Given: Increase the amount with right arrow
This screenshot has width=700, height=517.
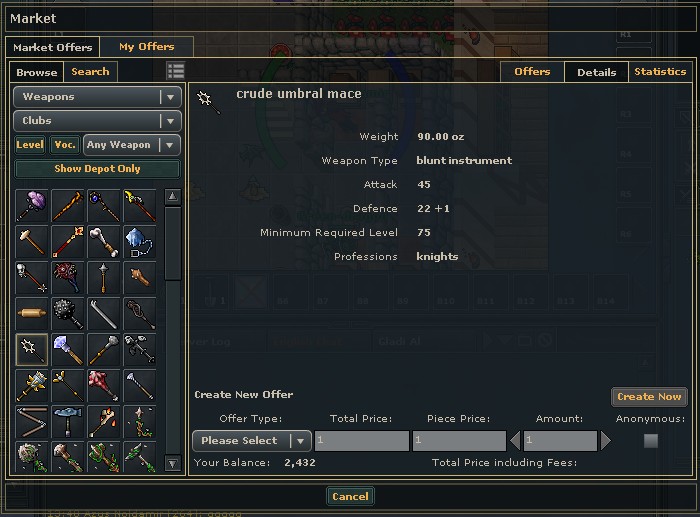Looking at the screenshot, I should (x=606, y=441).
